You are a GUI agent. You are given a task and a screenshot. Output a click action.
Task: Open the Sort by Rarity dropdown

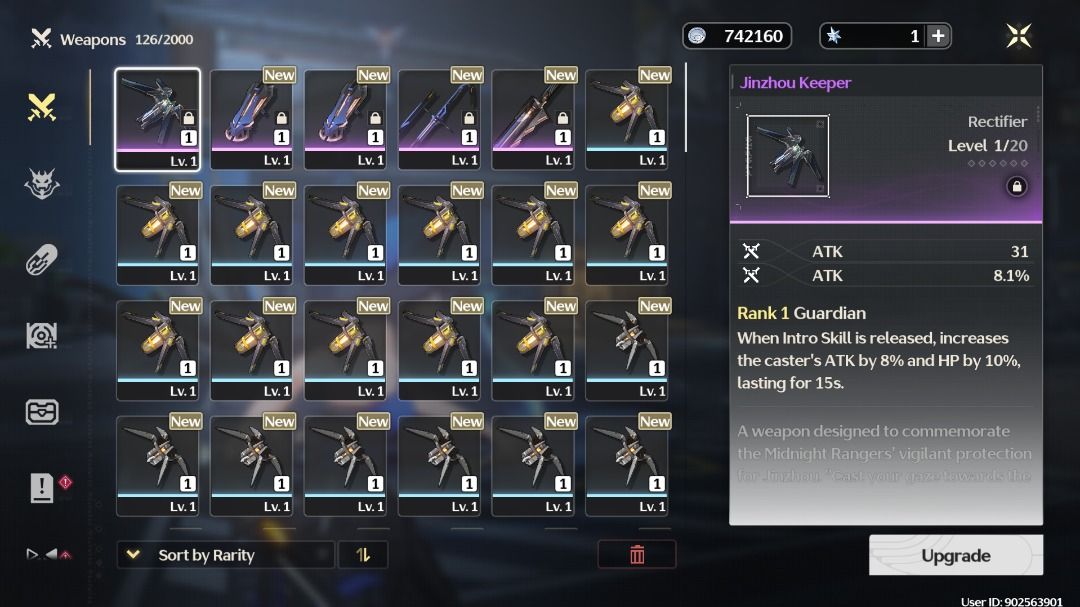click(225, 555)
